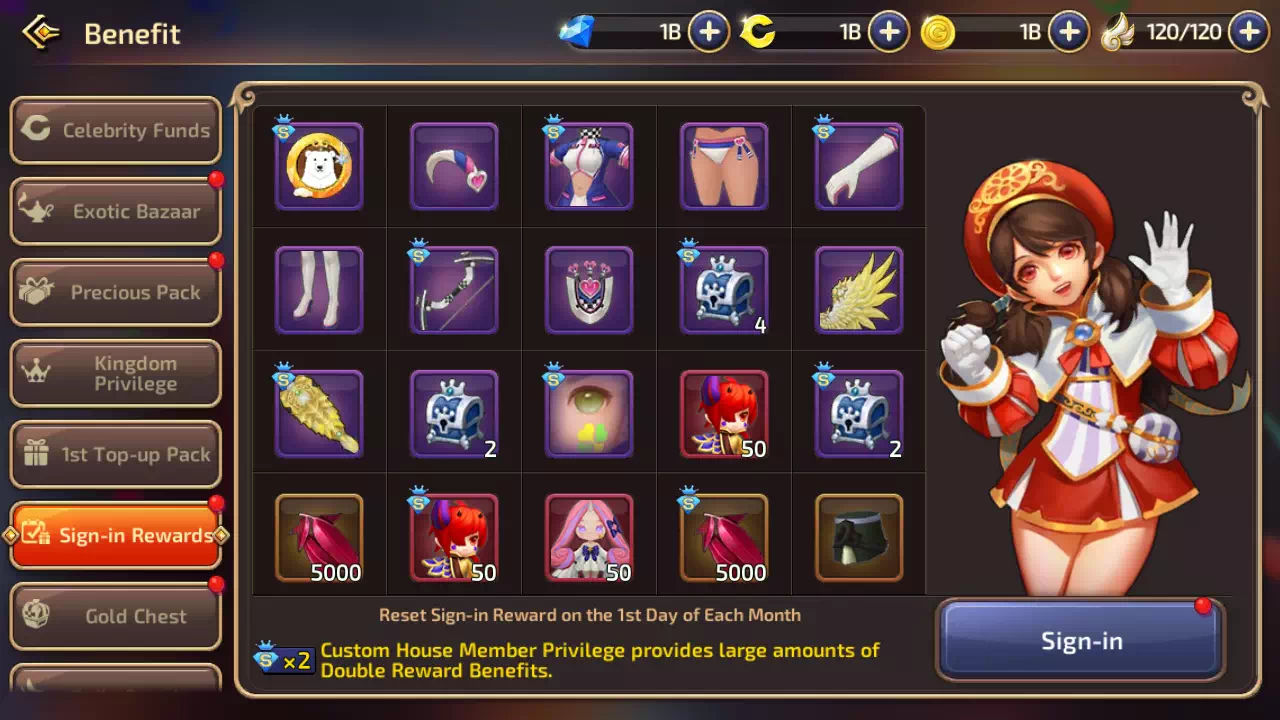
Task: Click the Sign-in button
Action: (1081, 641)
